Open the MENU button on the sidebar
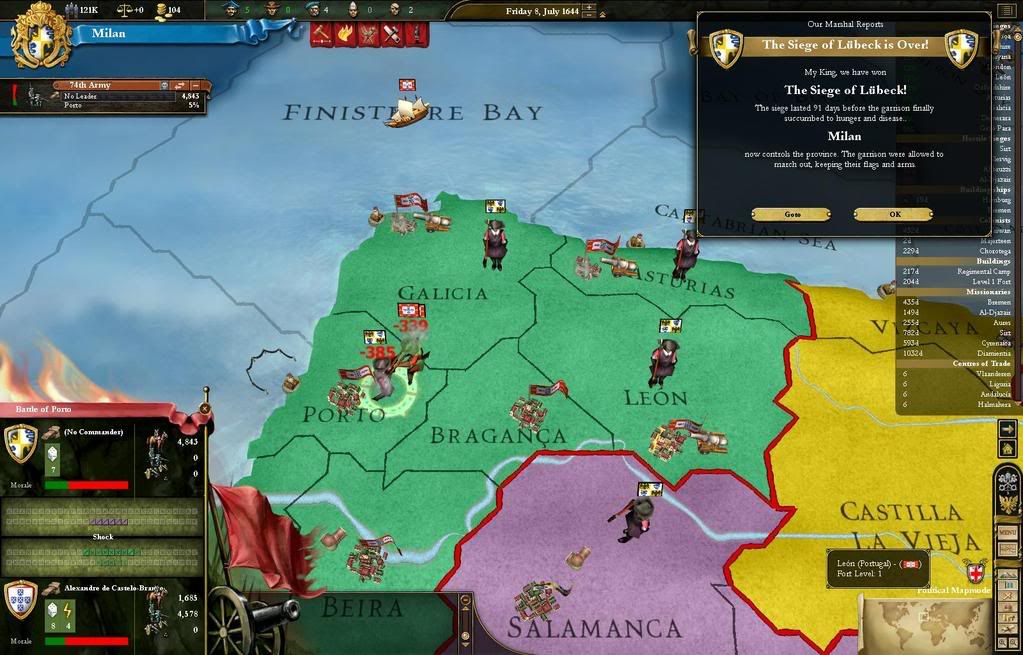This screenshot has width=1023, height=655. [1007, 533]
